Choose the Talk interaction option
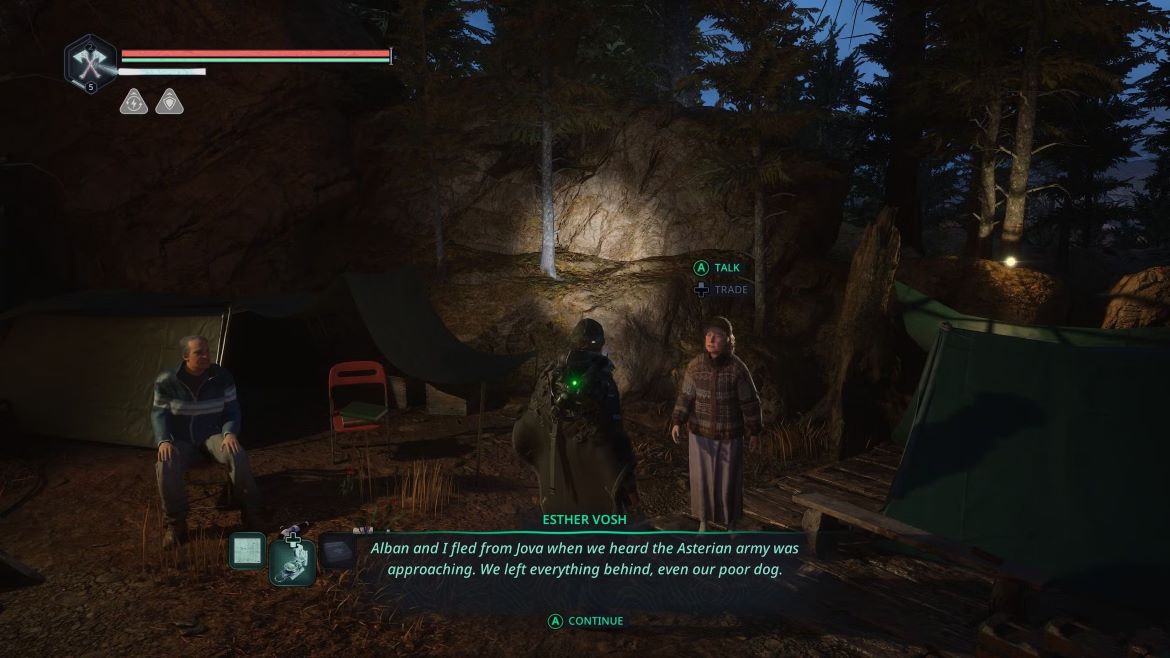Image resolution: width=1170 pixels, height=658 pixels. coord(718,268)
